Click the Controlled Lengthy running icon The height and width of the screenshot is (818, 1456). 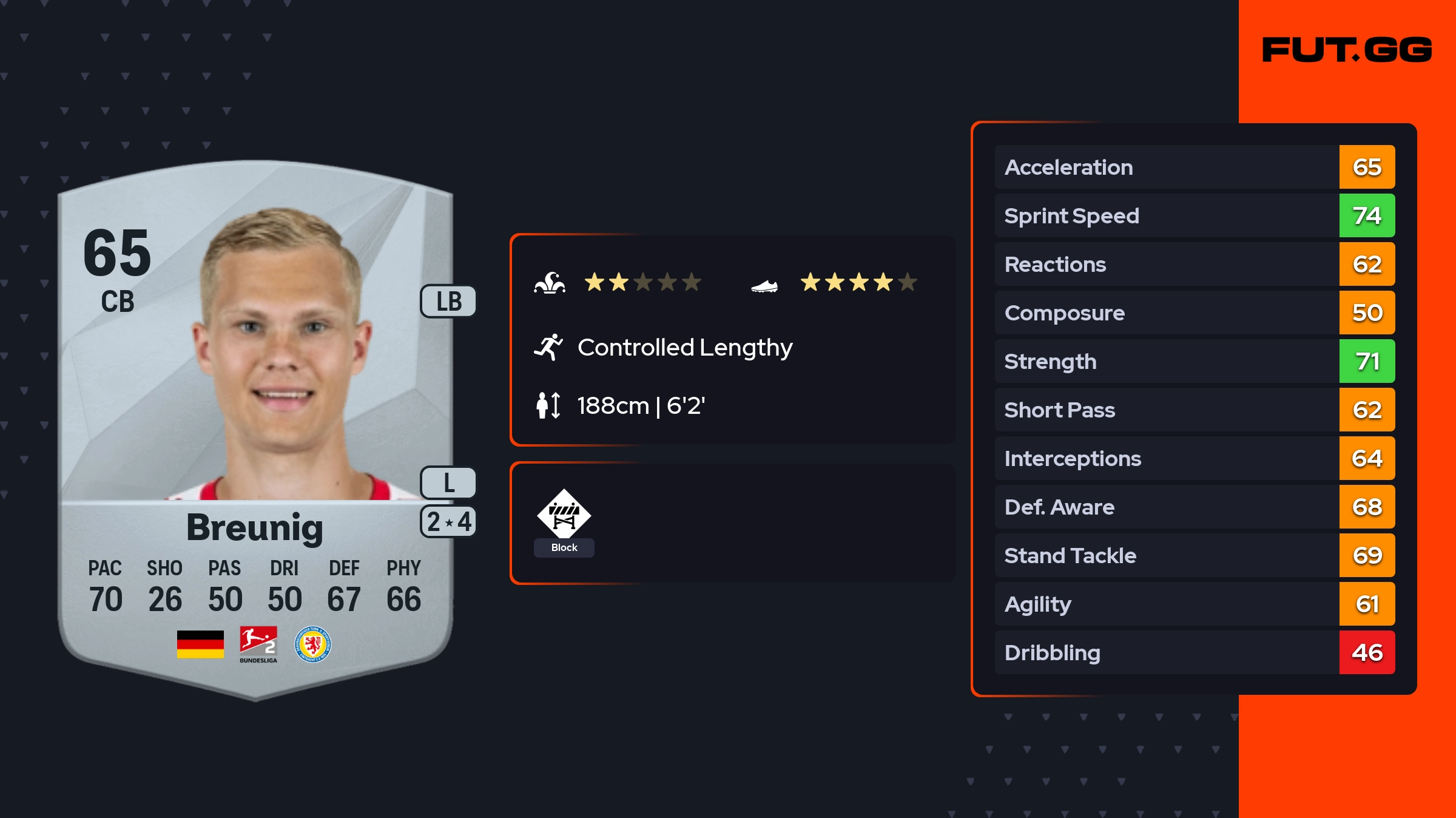[548, 348]
